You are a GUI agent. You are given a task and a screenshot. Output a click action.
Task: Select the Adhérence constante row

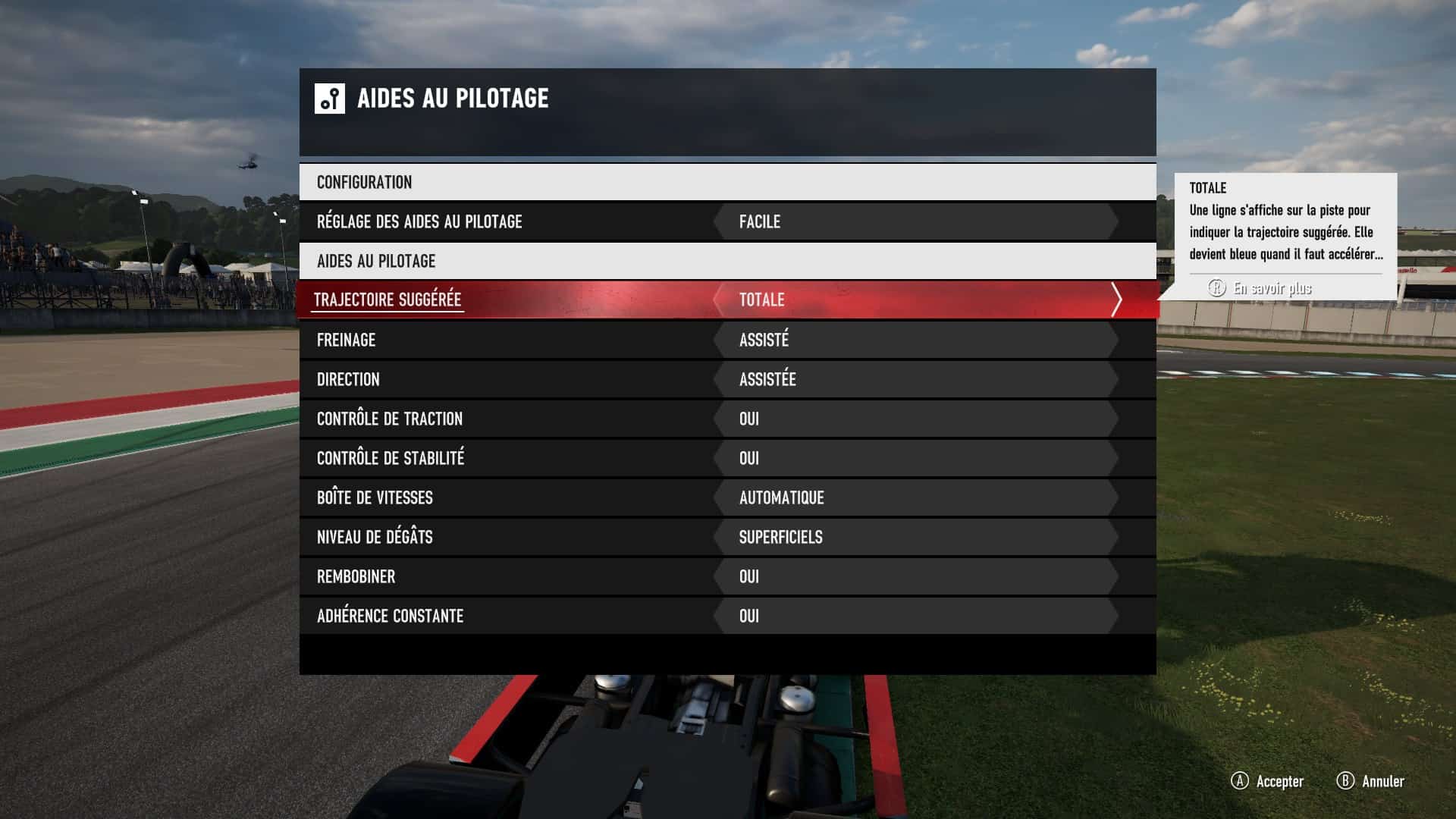[390, 616]
